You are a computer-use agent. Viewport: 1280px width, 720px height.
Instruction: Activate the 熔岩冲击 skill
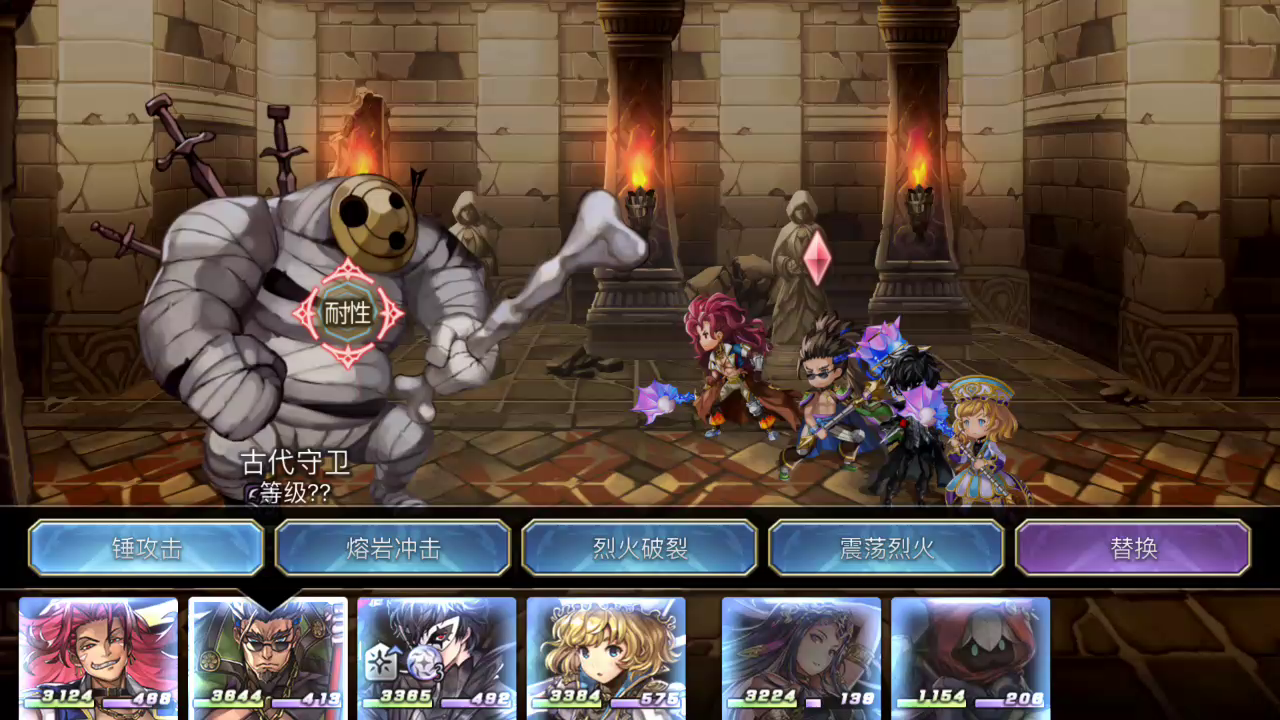point(393,548)
